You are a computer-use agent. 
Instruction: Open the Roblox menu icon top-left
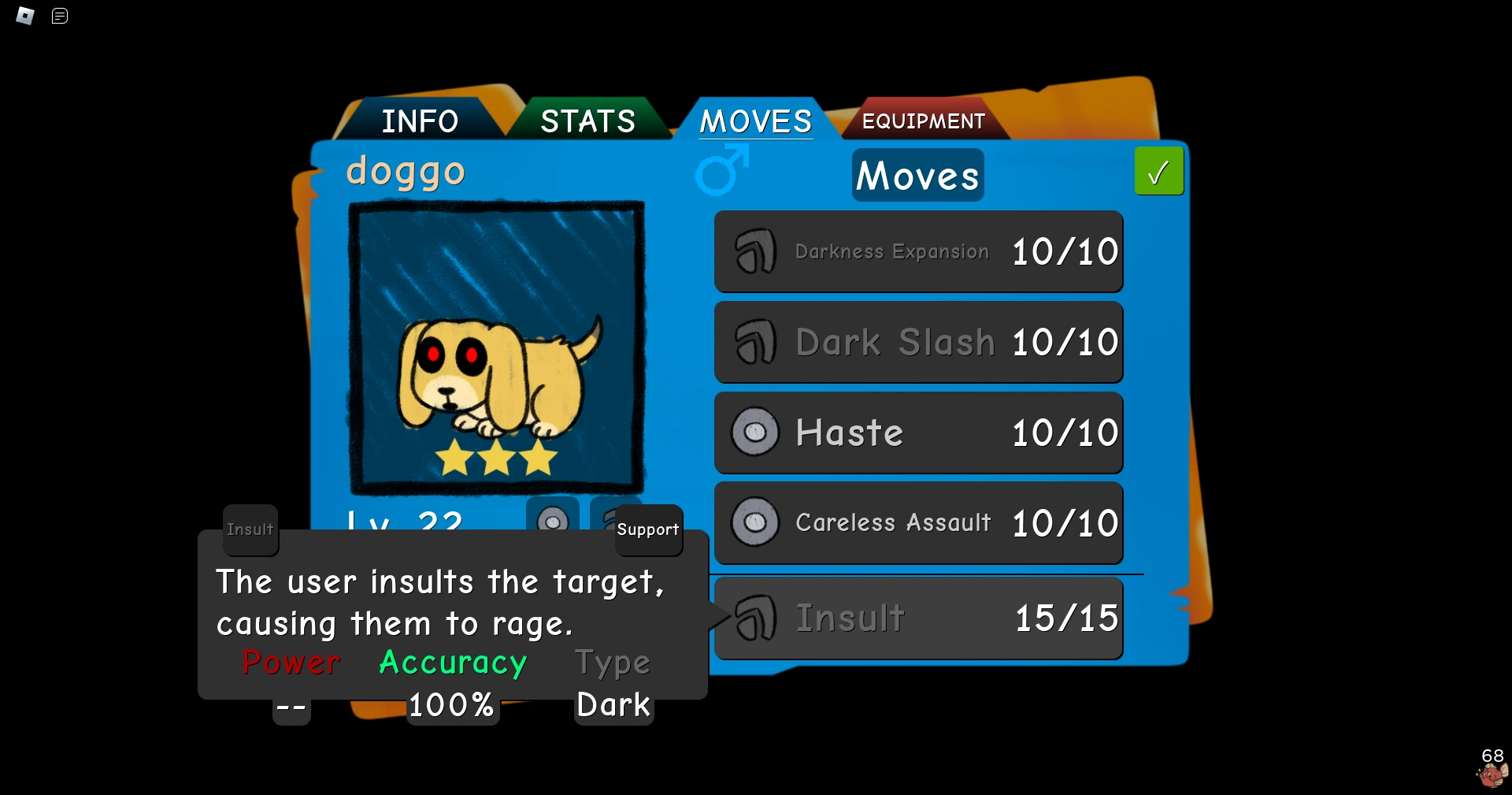click(x=24, y=16)
